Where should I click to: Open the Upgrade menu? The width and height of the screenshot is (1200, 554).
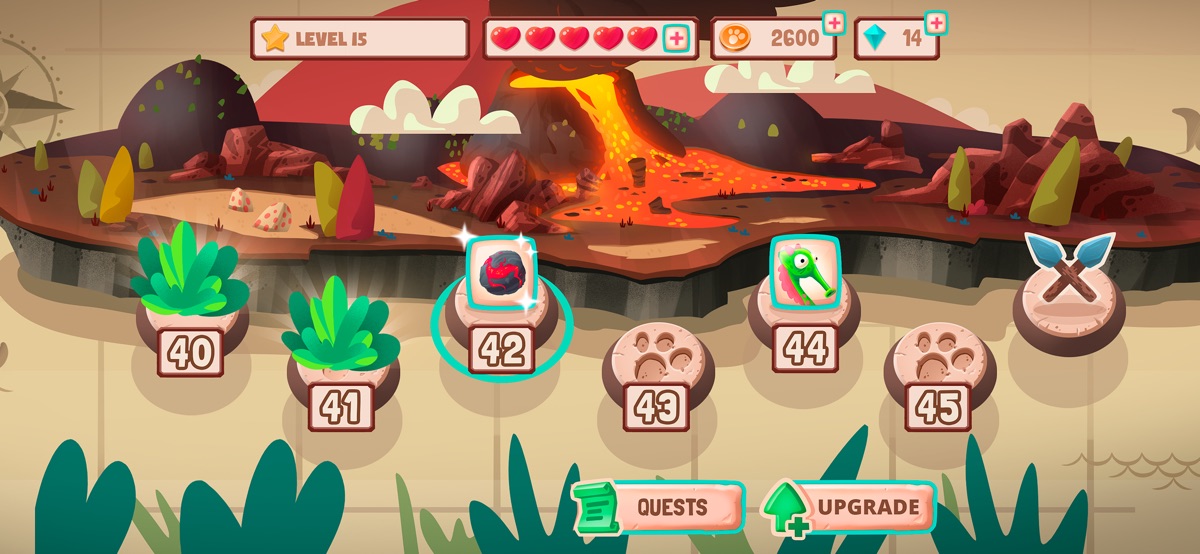click(x=850, y=507)
